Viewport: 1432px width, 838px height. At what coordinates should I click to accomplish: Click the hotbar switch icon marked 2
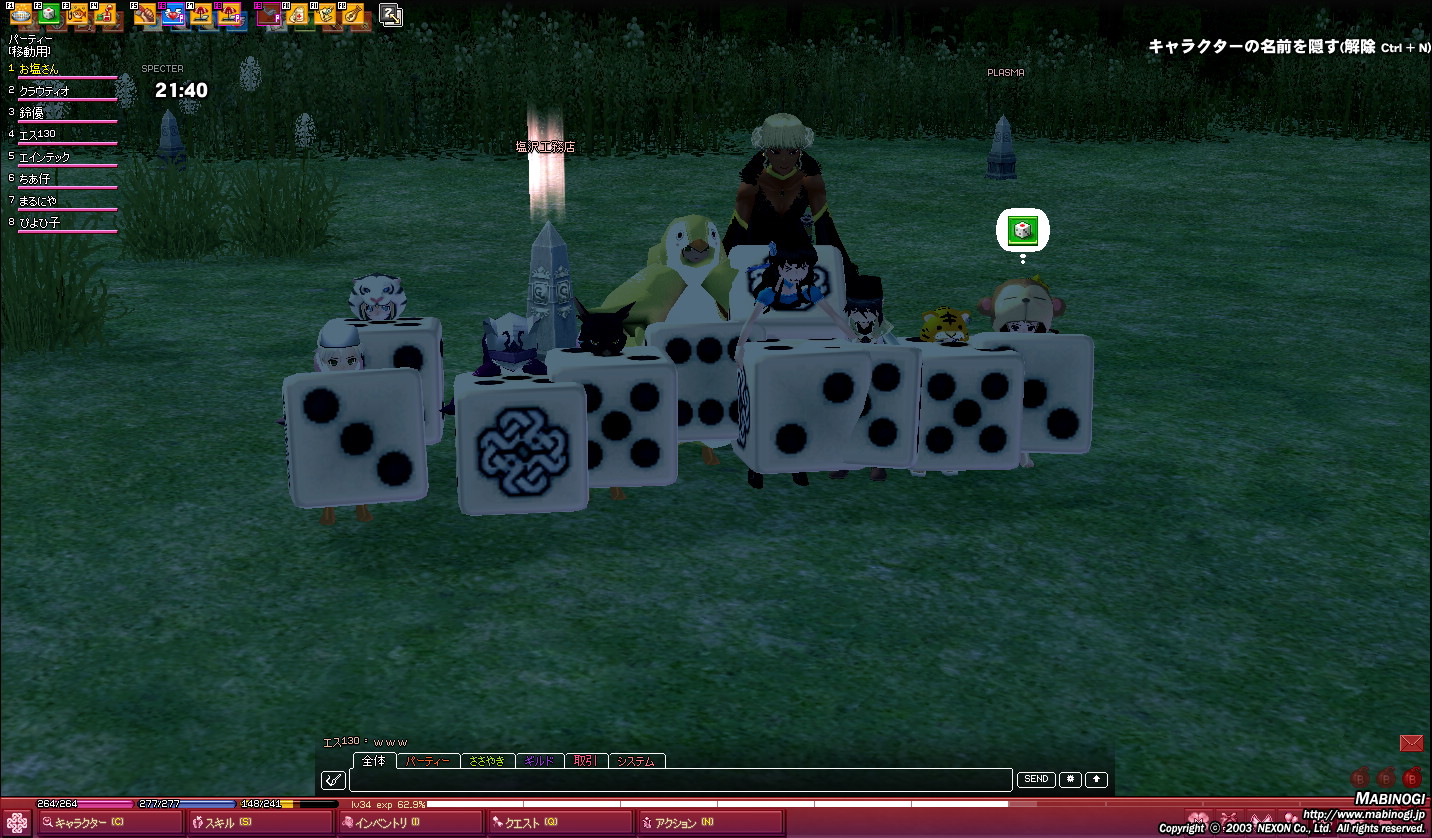tap(391, 14)
